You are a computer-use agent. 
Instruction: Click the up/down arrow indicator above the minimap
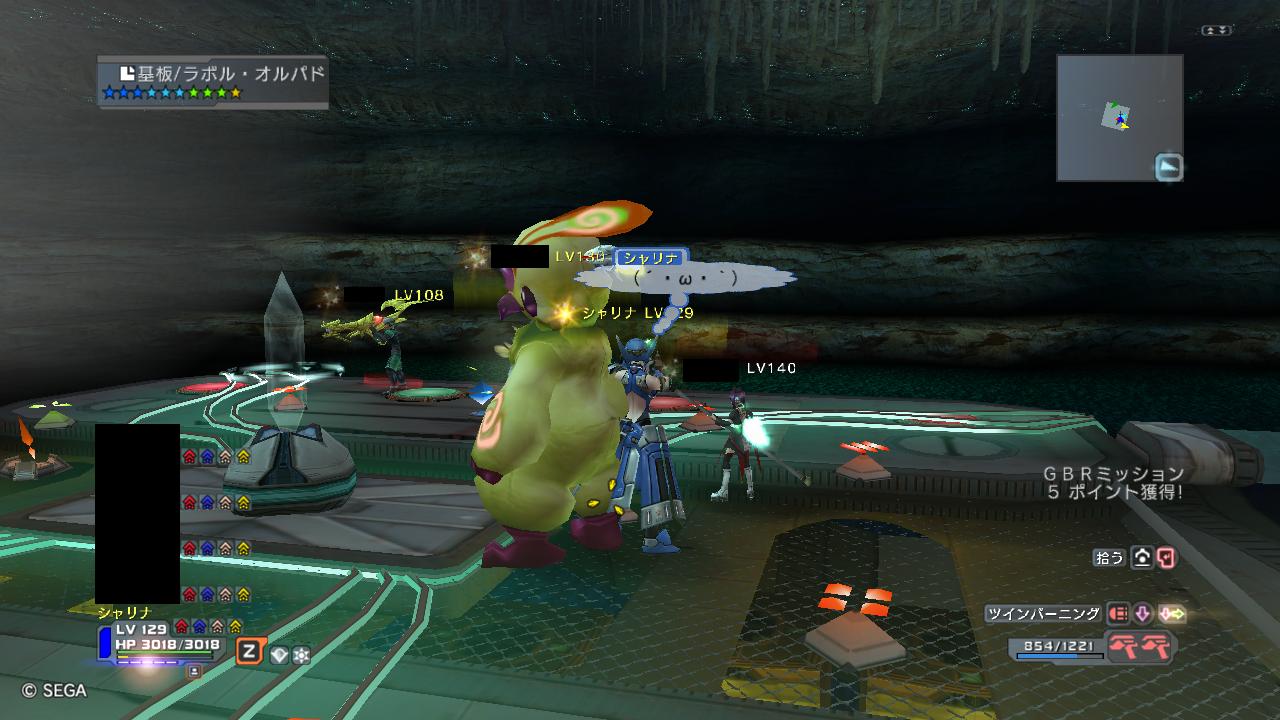(1216, 31)
